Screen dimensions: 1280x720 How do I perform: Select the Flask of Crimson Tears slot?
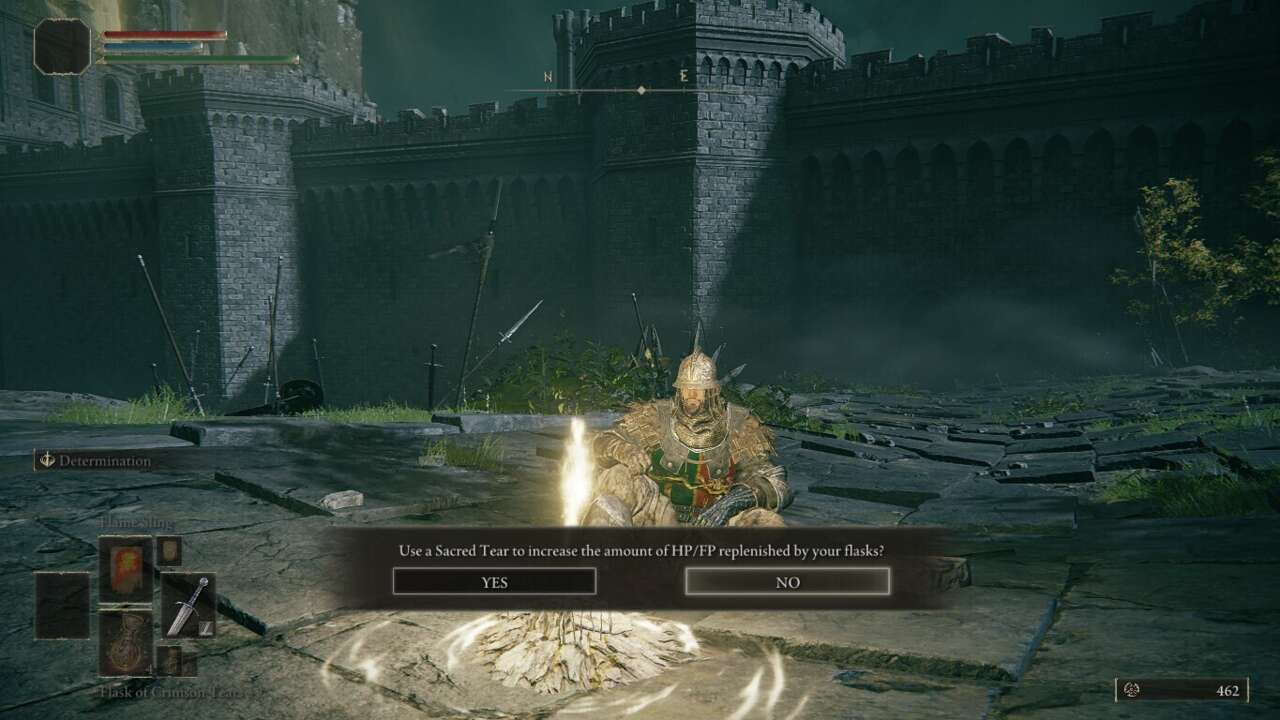pyautogui.click(x=125, y=642)
